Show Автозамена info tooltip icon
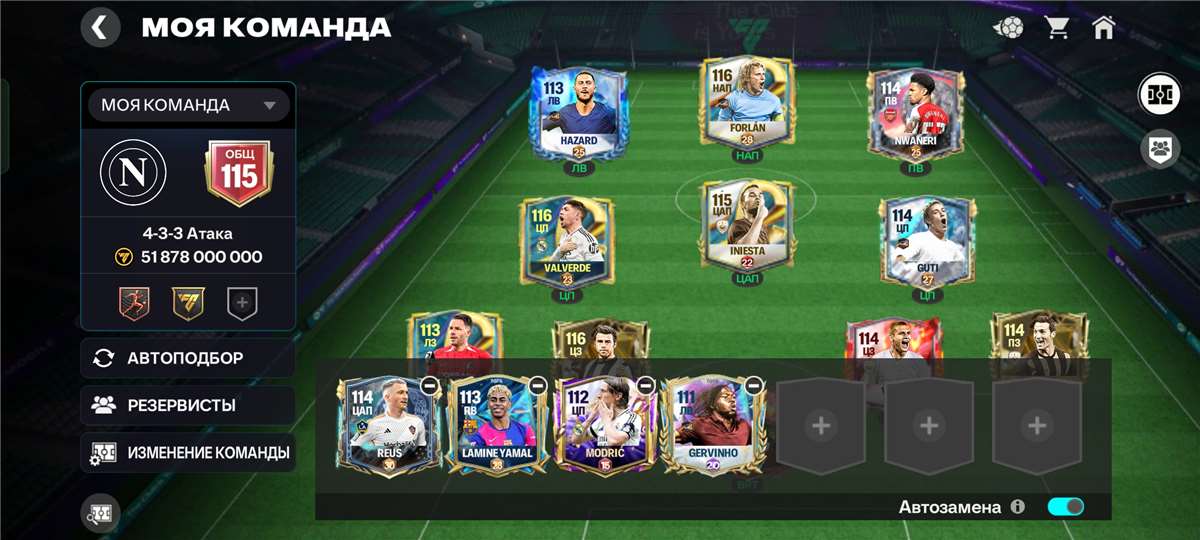The width and height of the screenshot is (1200, 540). 1018,507
